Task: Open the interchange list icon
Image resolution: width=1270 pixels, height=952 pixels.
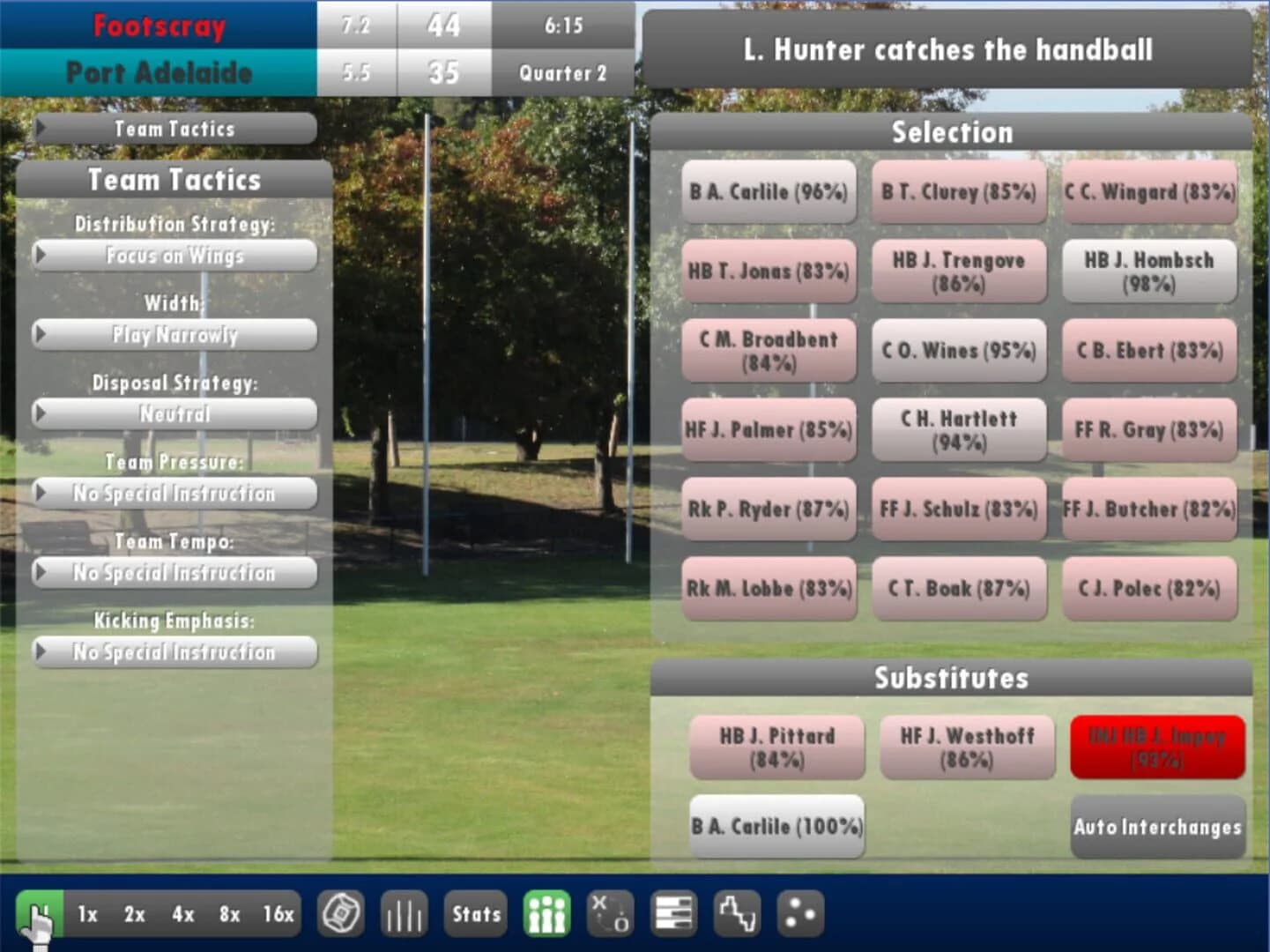Action: [672, 913]
